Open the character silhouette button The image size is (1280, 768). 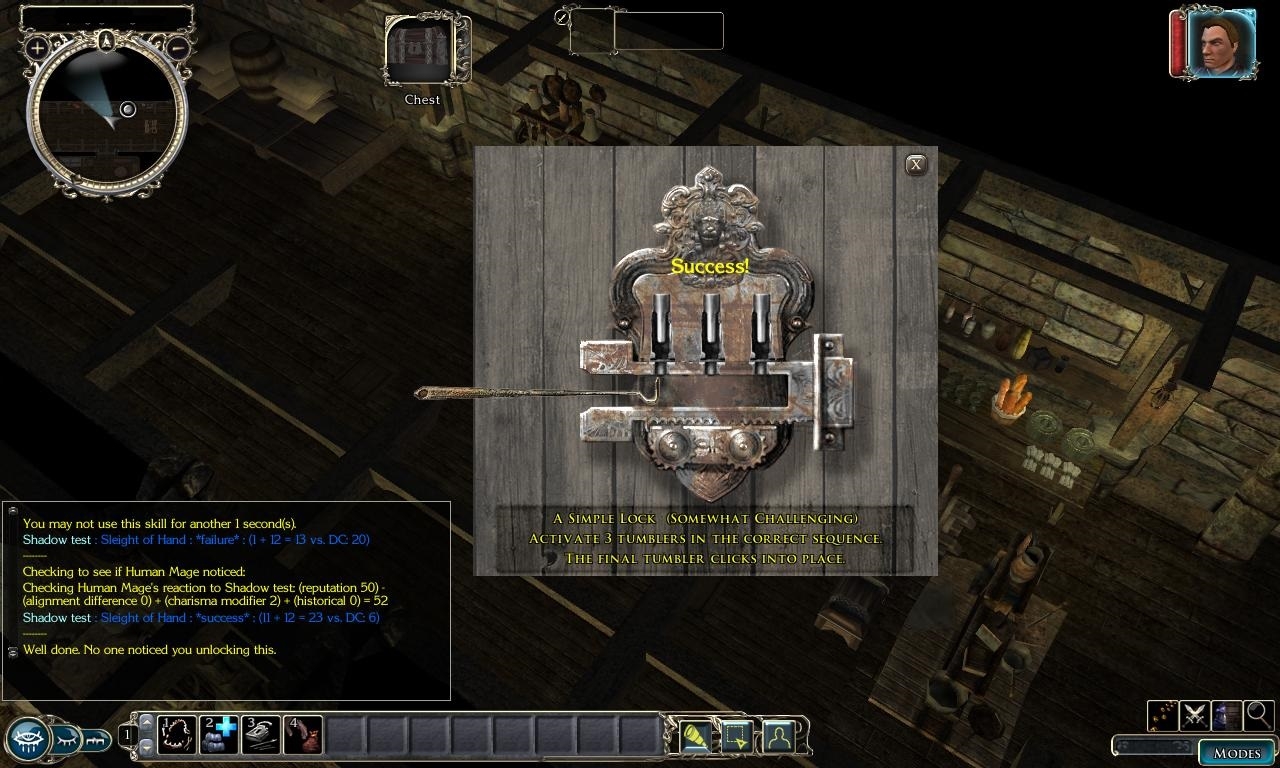tap(779, 737)
